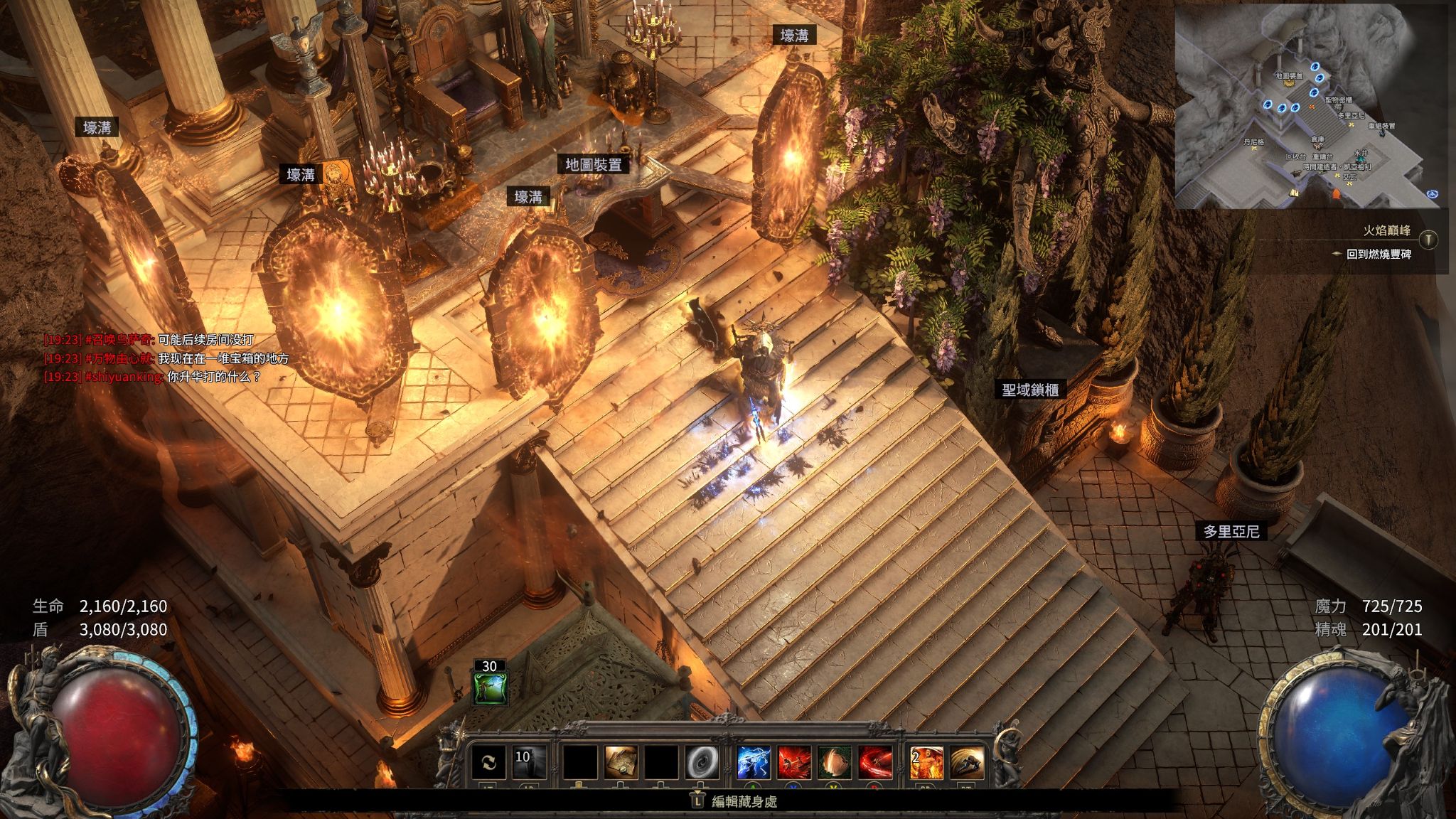1456x819 pixels.
Task: Open the minimap in the corner
Action: [1311, 107]
